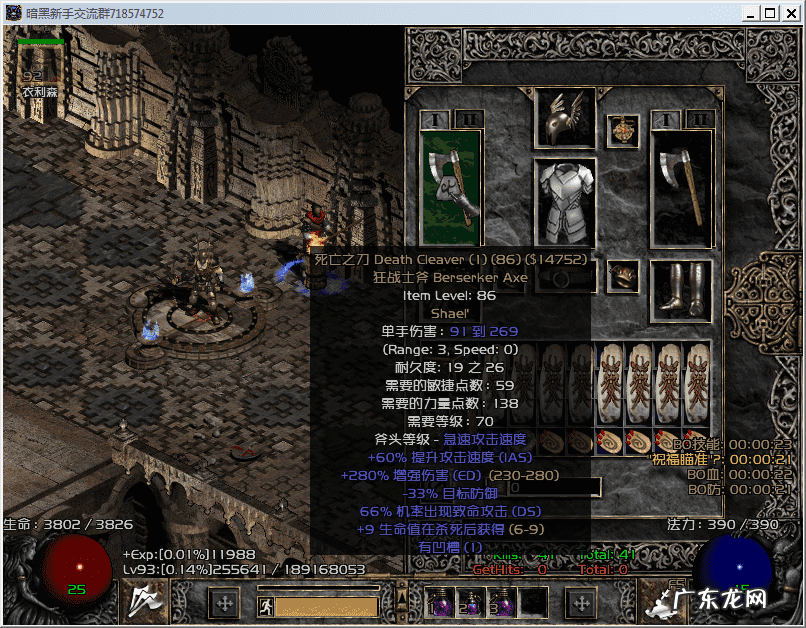Select the equipped plate body armor
The height and width of the screenshot is (628, 806).
point(565,199)
